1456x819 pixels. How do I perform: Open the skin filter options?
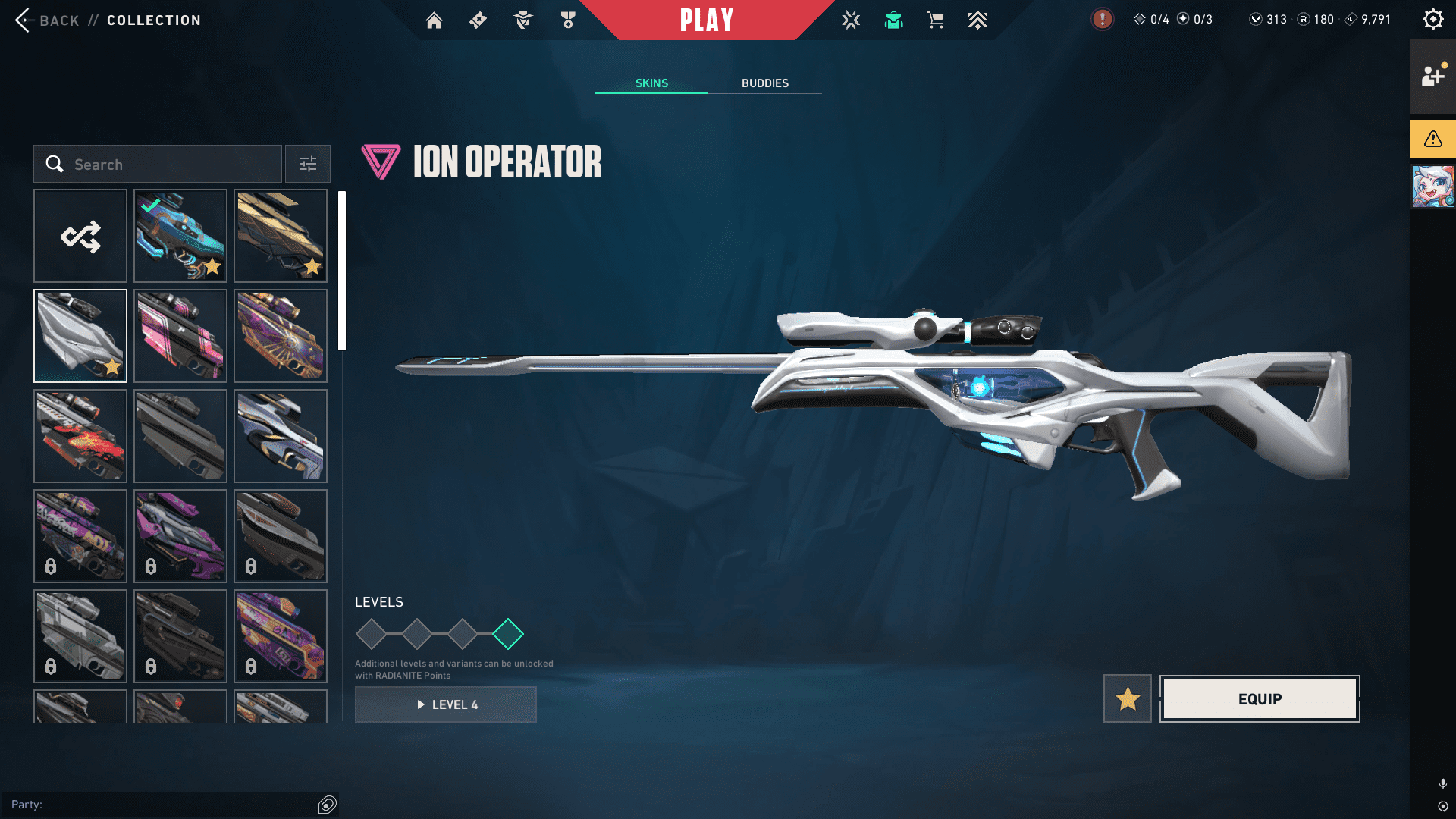308,165
